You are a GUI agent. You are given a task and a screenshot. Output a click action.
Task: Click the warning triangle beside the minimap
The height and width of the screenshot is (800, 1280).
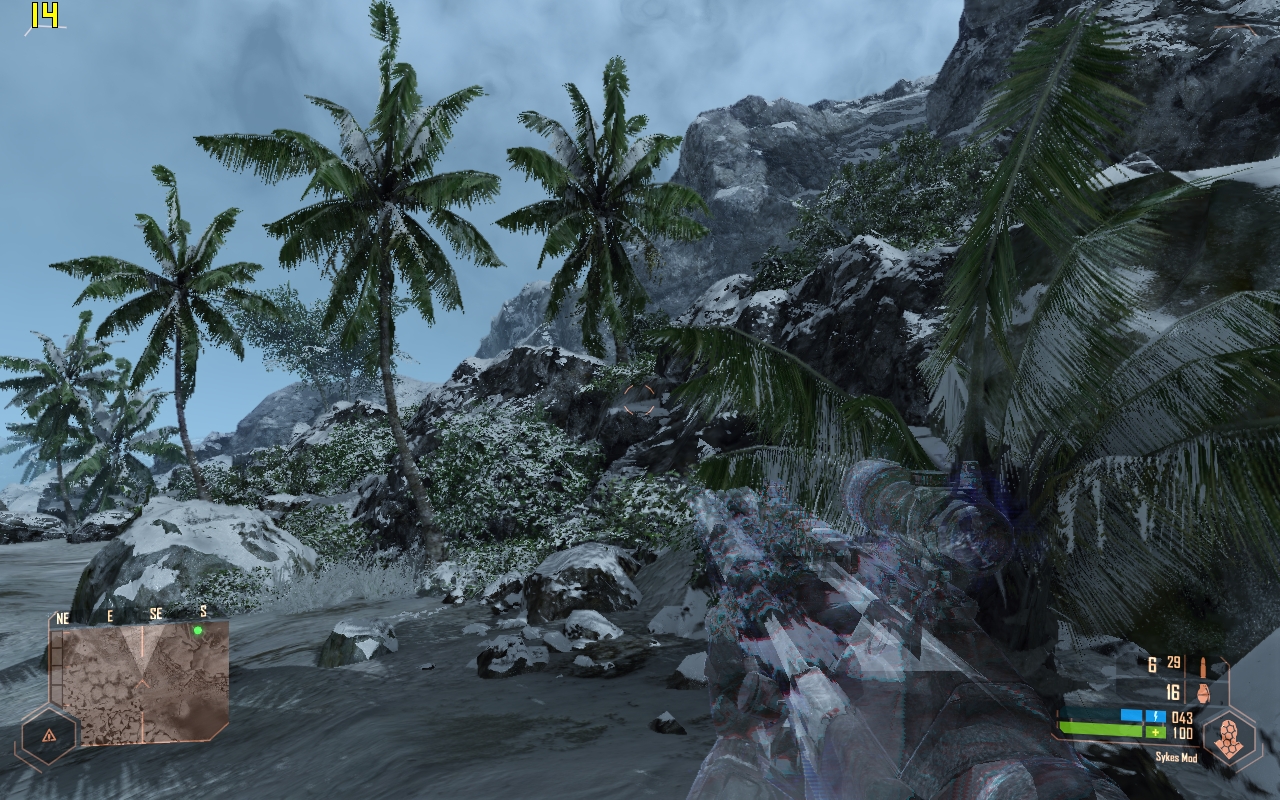pyautogui.click(x=49, y=736)
